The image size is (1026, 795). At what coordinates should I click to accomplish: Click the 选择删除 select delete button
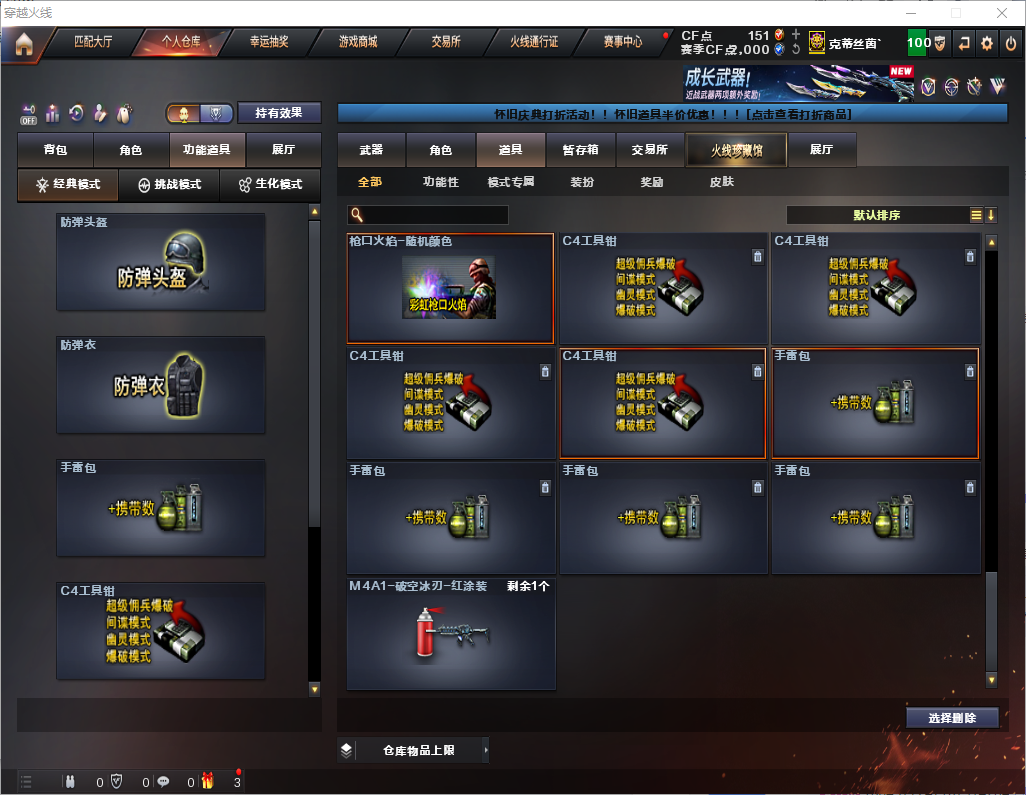(952, 718)
